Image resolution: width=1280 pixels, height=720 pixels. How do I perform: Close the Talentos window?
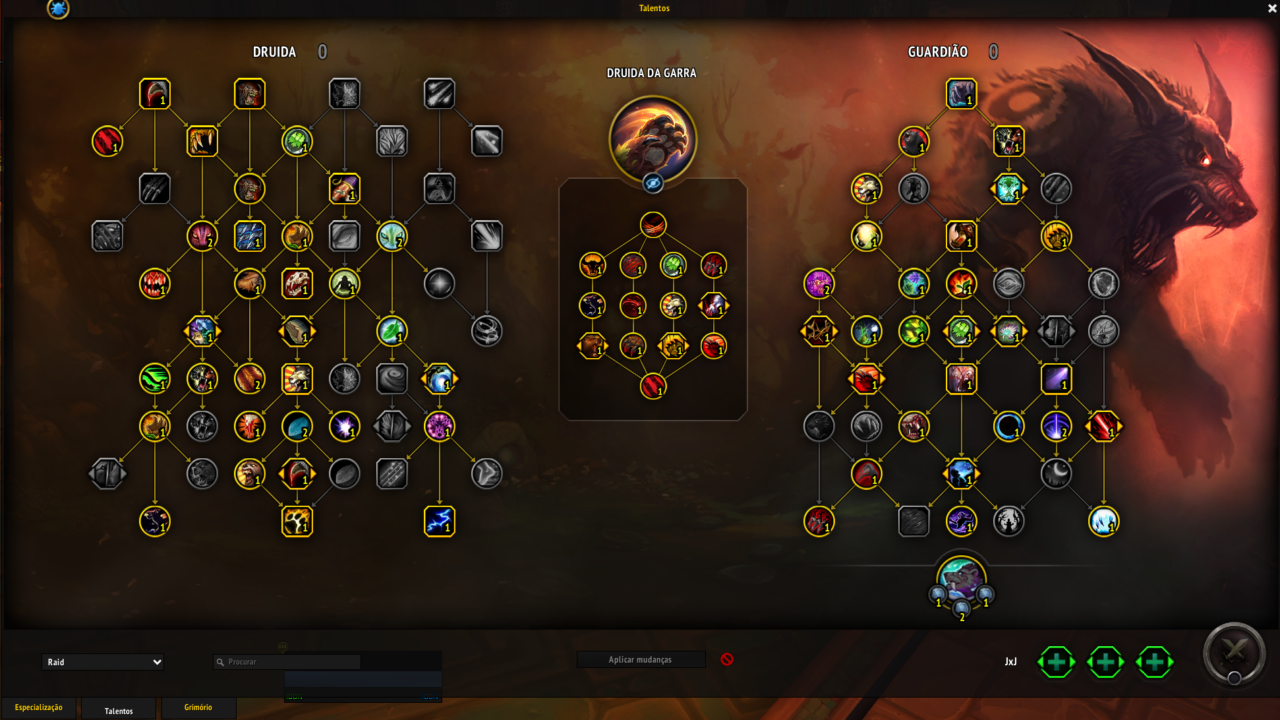[1271, 8]
